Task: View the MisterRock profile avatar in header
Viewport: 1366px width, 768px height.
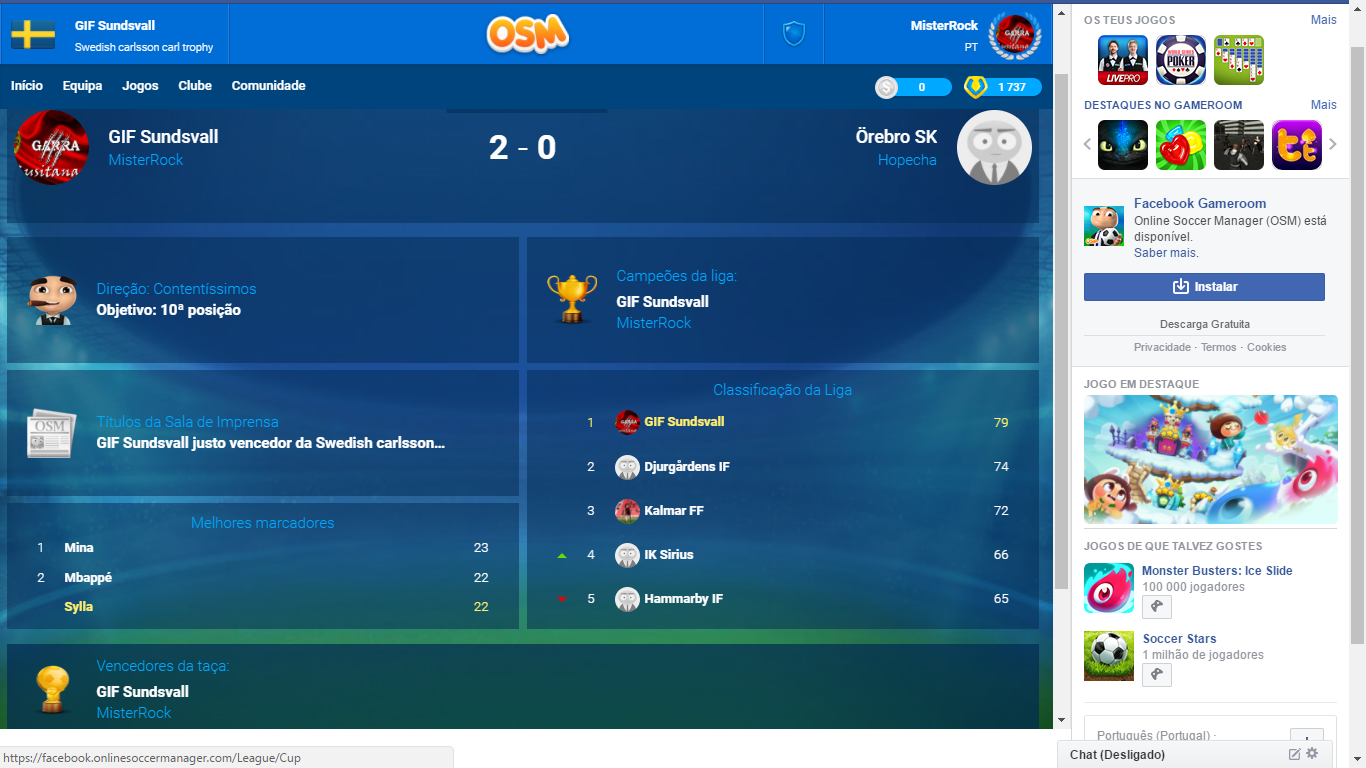Action: (x=1014, y=34)
